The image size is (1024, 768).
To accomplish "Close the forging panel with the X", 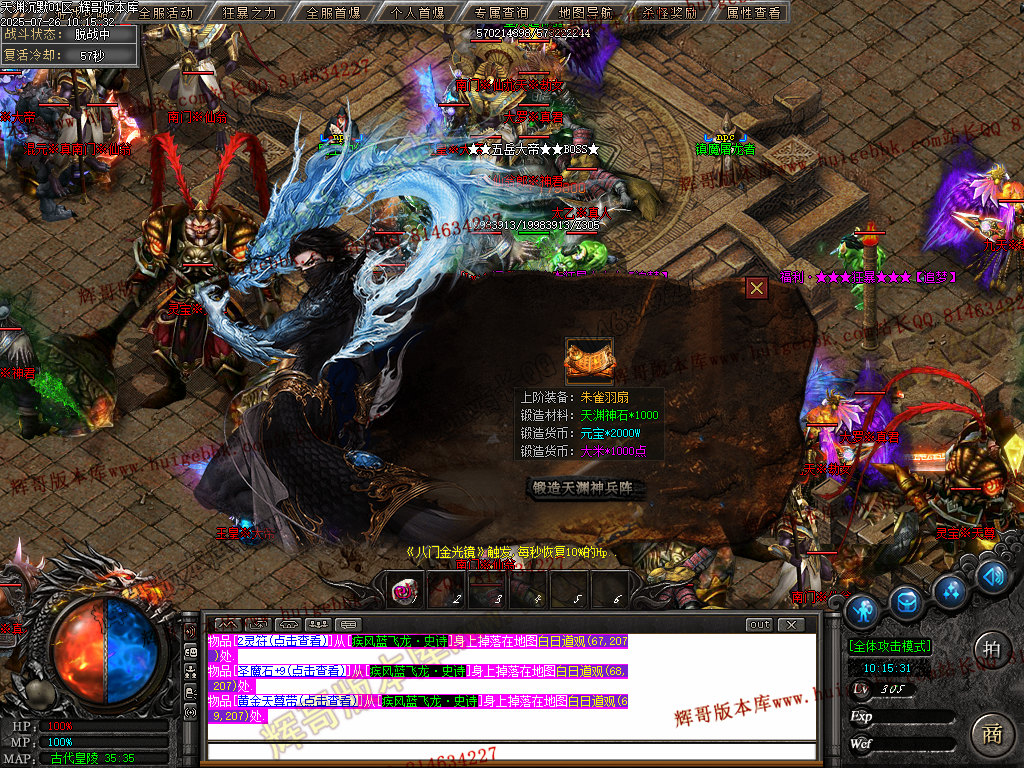I will (757, 288).
